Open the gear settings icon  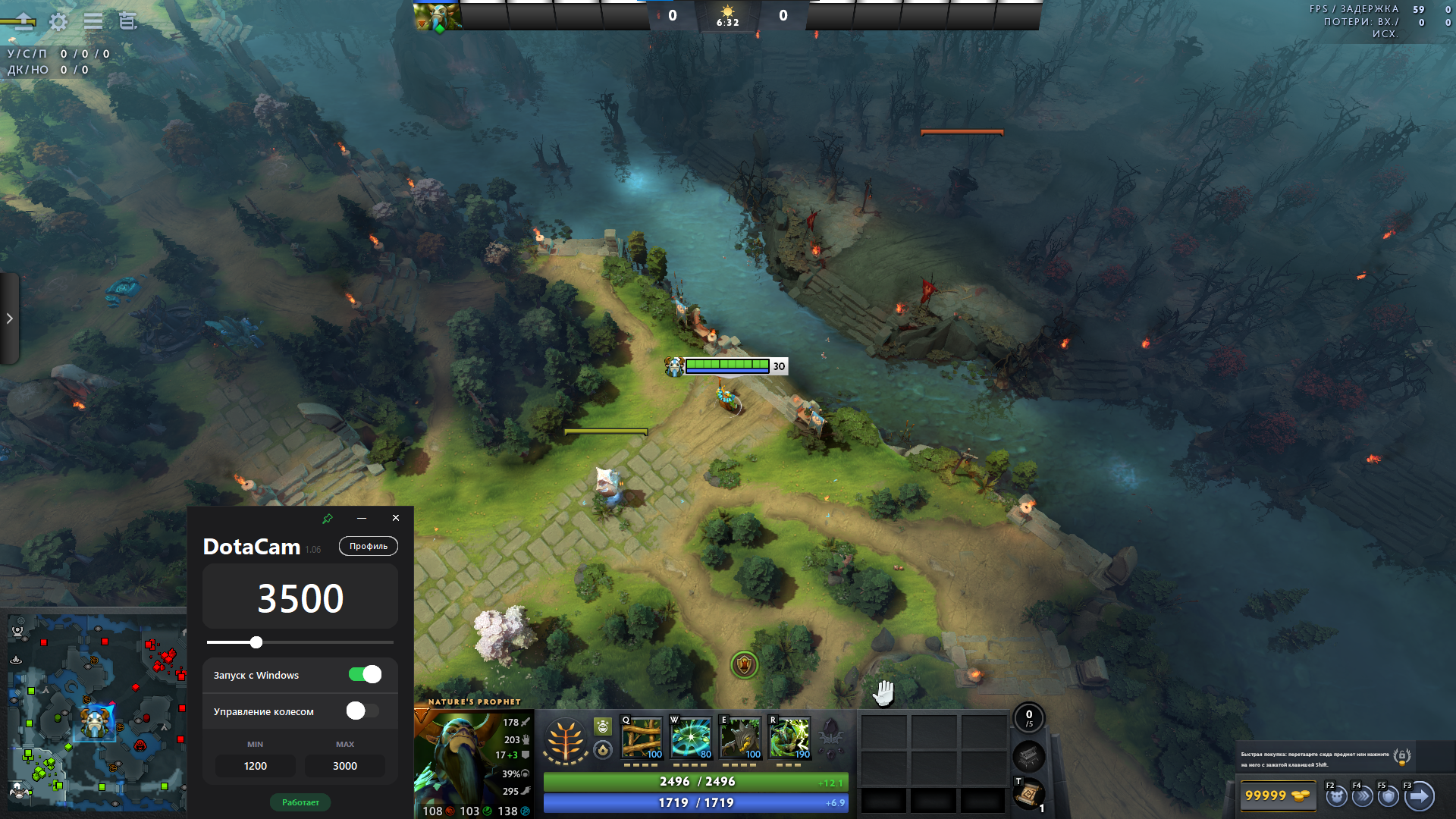tap(58, 21)
